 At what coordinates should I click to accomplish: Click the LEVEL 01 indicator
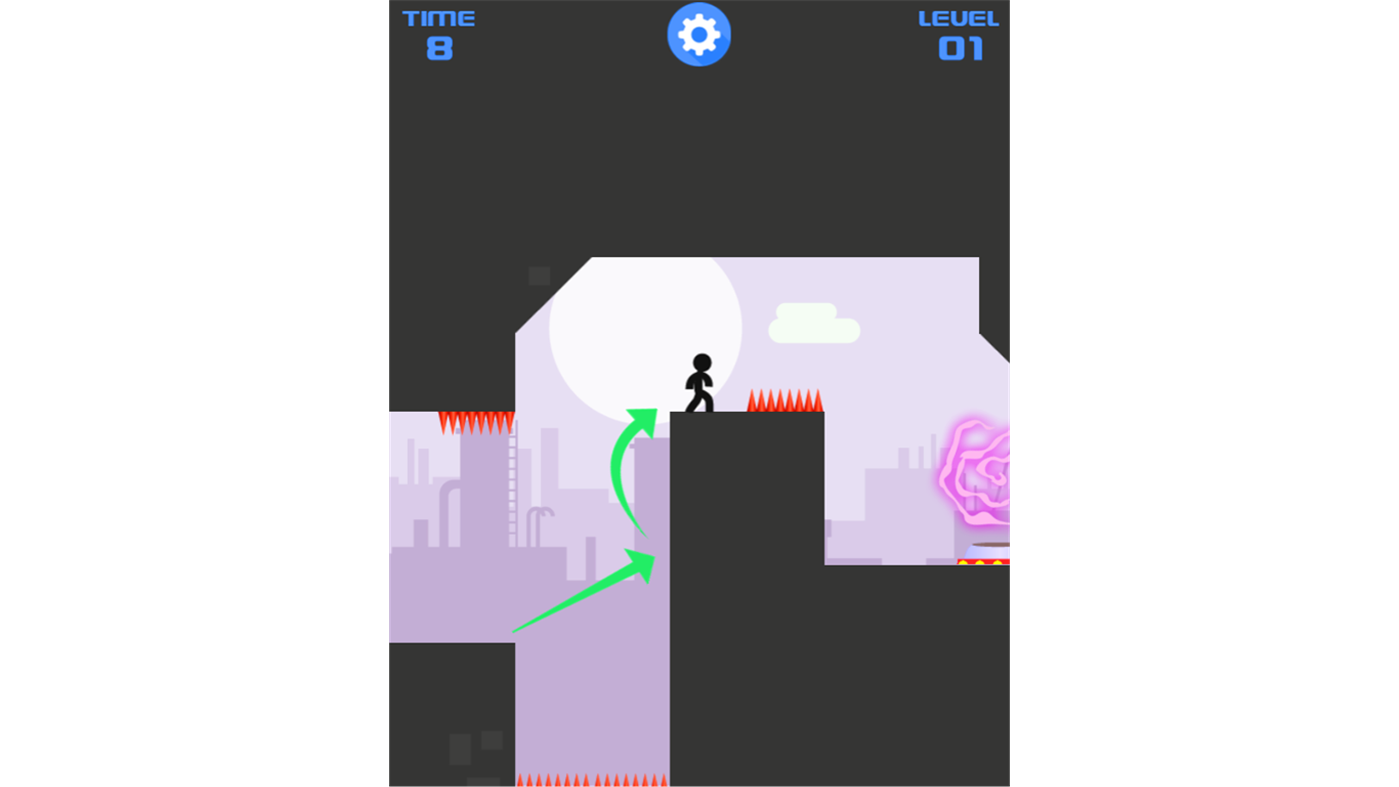pos(958,32)
